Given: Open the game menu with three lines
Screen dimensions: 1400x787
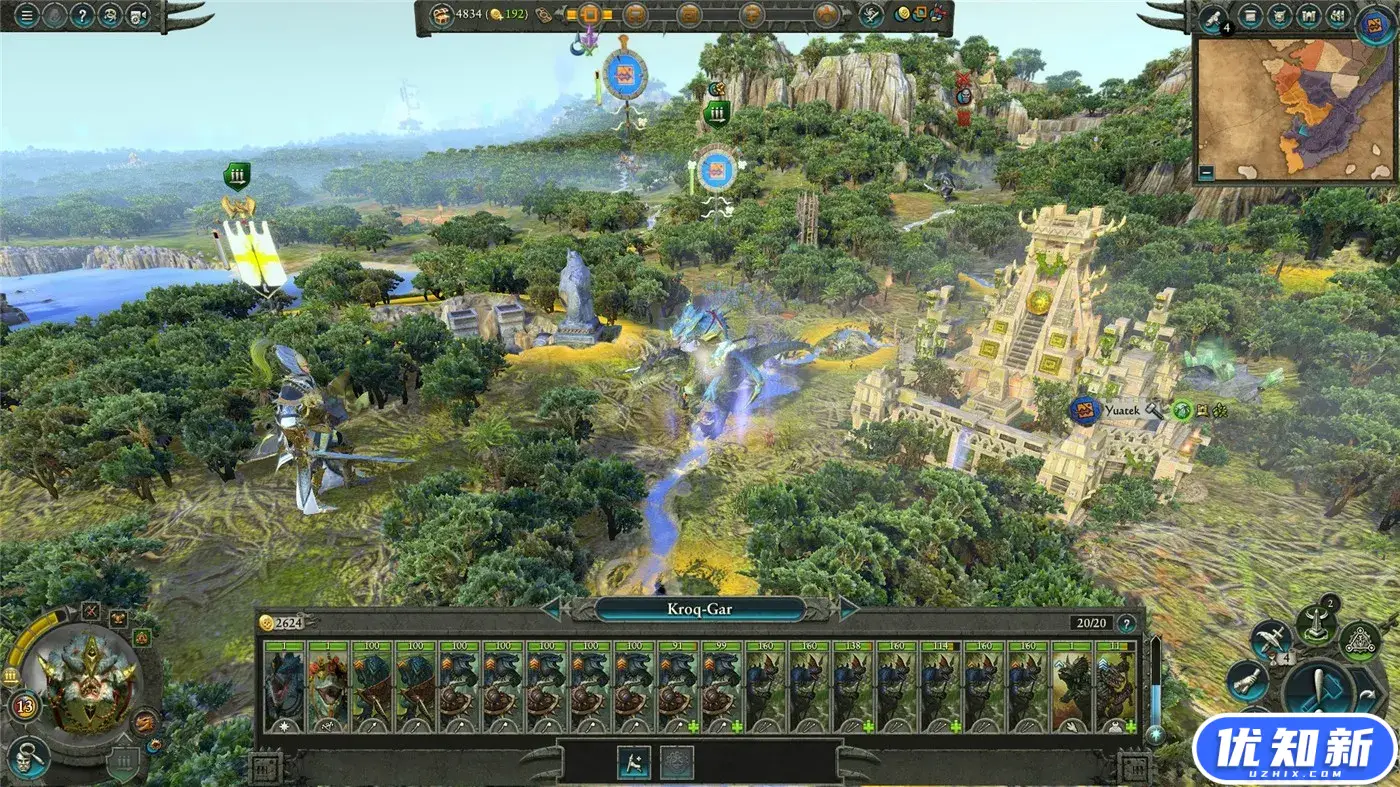Looking at the screenshot, I should tap(26, 16).
